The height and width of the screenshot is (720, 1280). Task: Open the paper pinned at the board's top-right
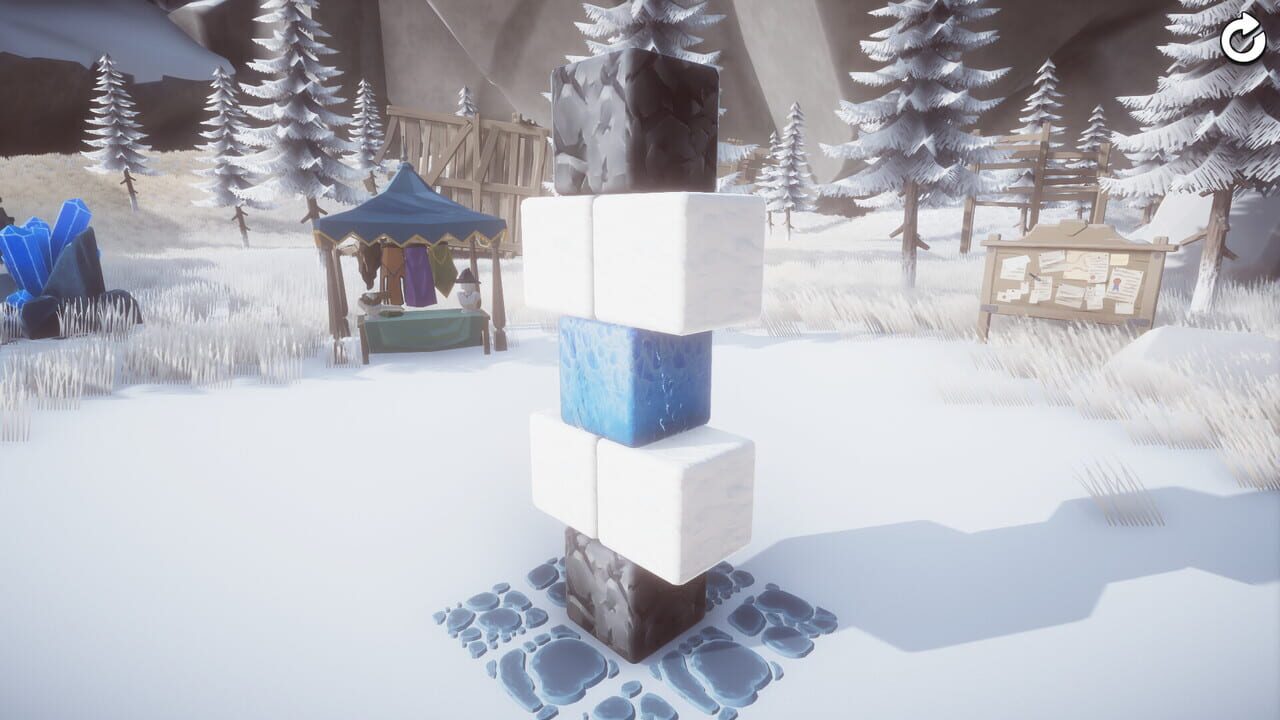coord(1120,259)
